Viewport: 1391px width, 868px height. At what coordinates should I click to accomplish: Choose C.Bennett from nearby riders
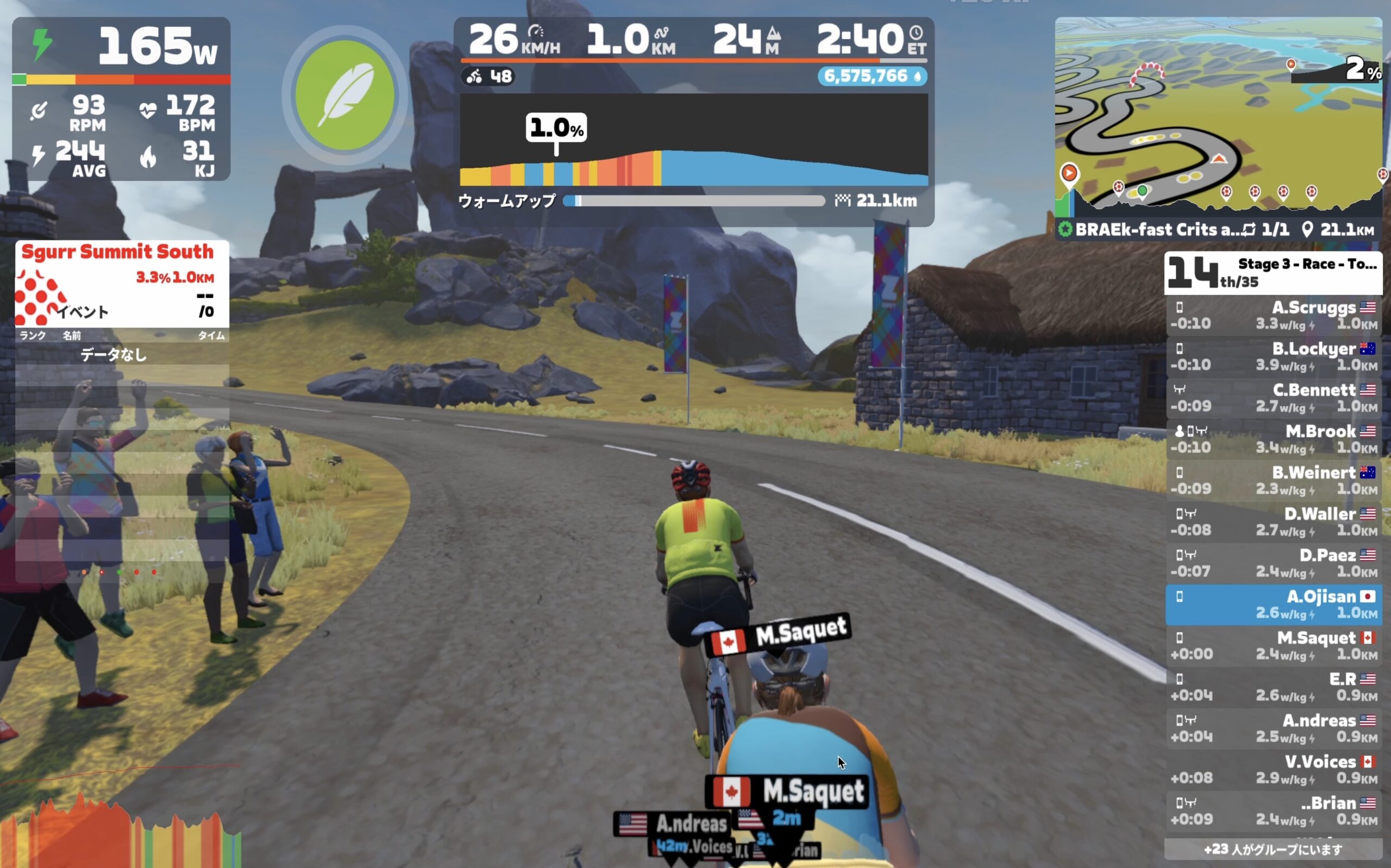[1273, 398]
